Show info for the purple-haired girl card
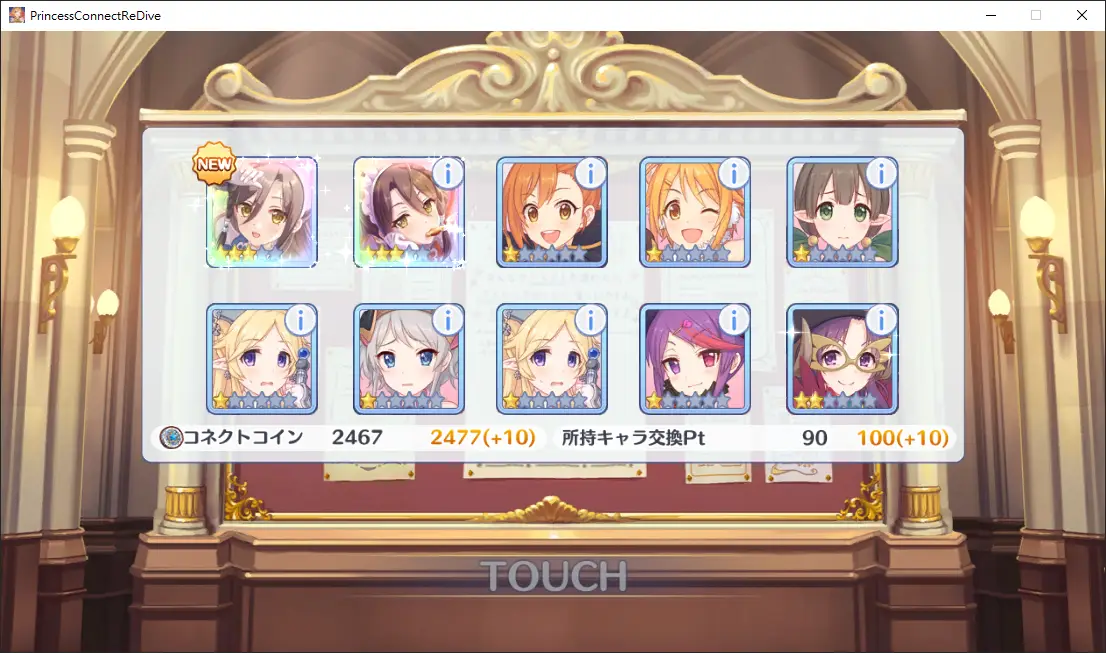This screenshot has width=1106, height=653. pyautogui.click(x=733, y=321)
